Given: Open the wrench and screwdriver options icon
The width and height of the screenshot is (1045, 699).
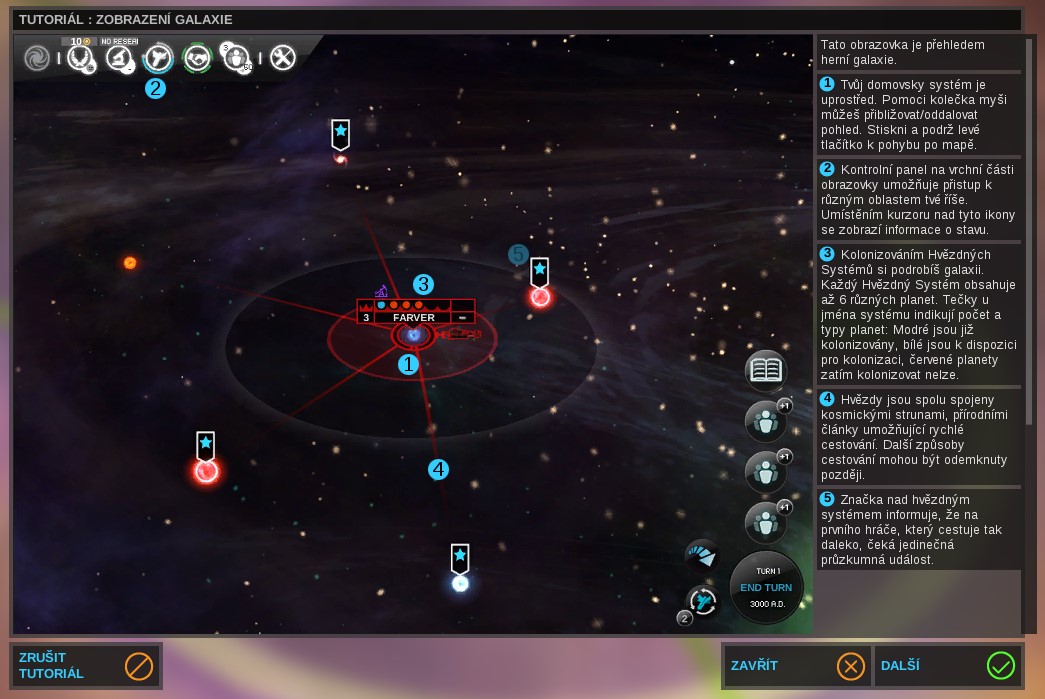Looking at the screenshot, I should tap(283, 58).
